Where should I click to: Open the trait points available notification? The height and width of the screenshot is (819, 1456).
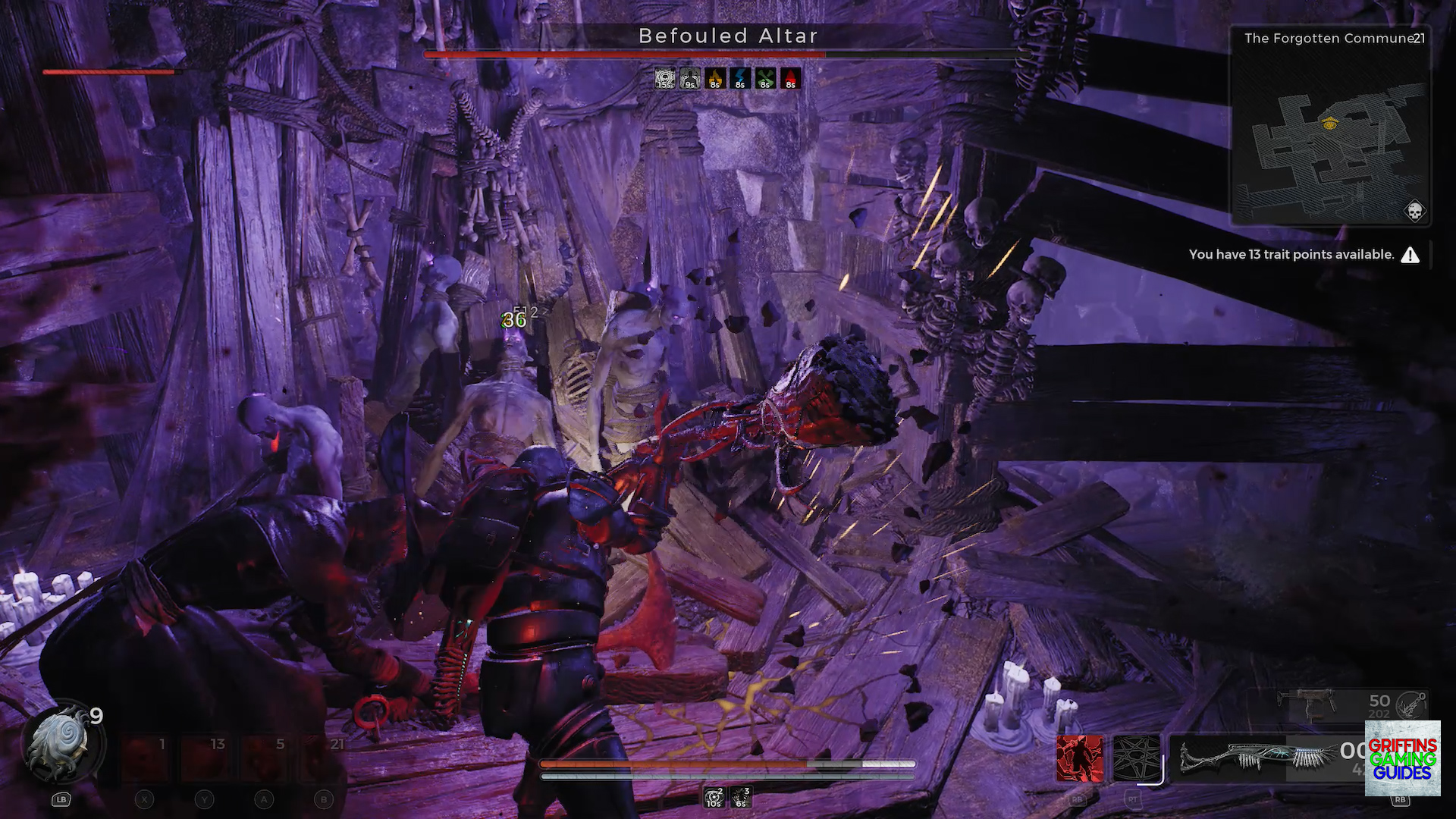click(1303, 255)
